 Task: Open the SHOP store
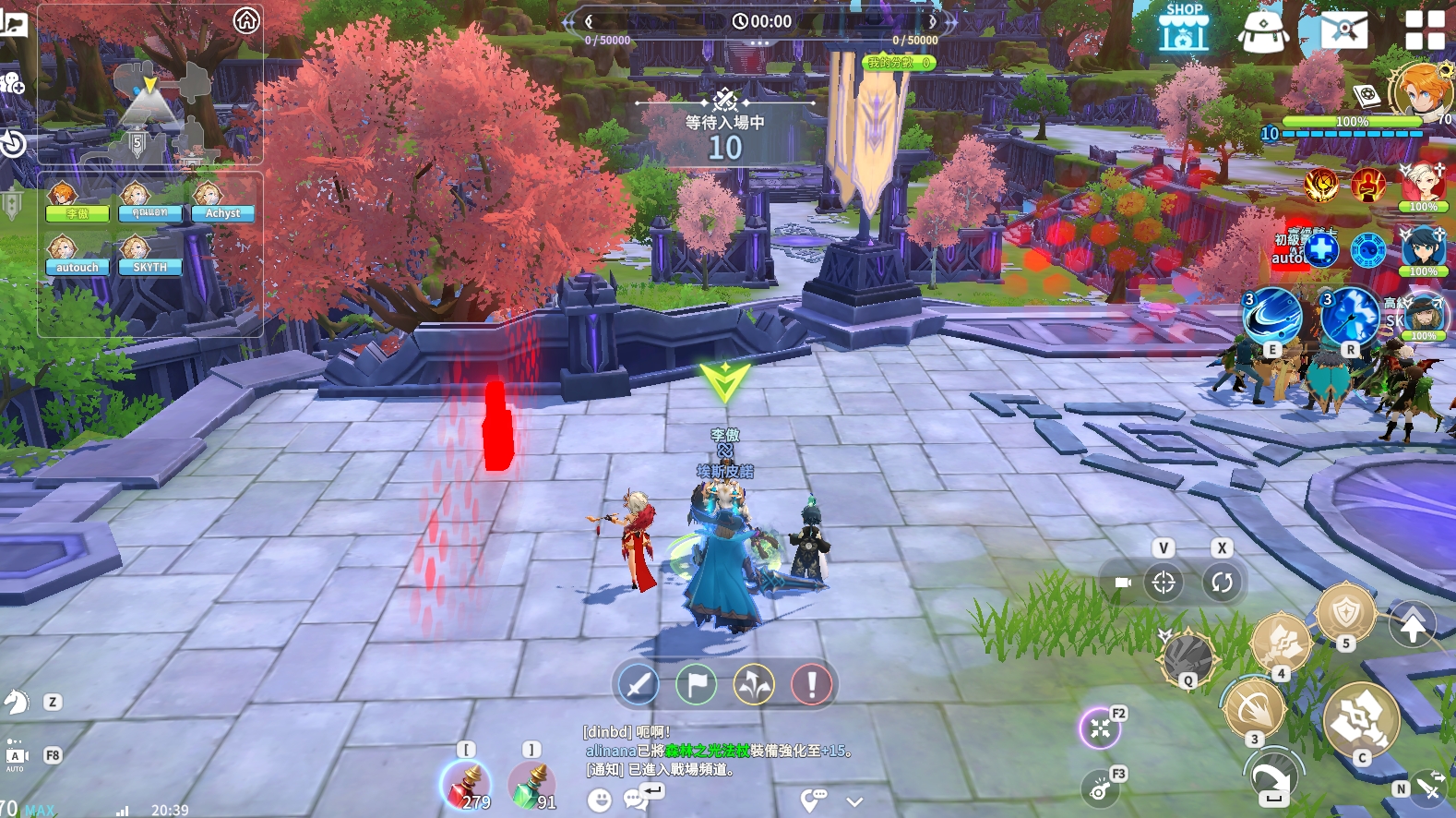pyautogui.click(x=1184, y=28)
